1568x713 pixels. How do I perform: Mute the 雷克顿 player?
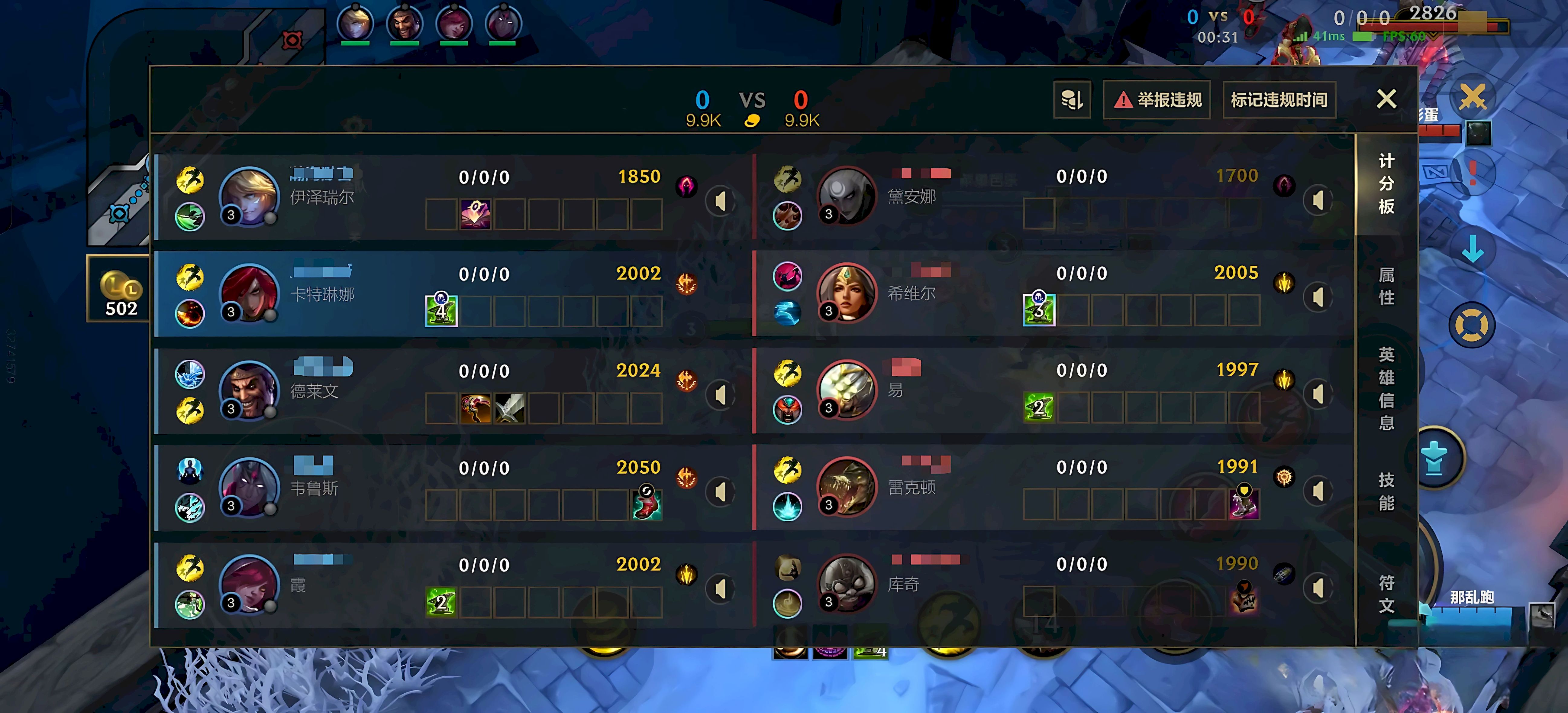click(x=1318, y=491)
